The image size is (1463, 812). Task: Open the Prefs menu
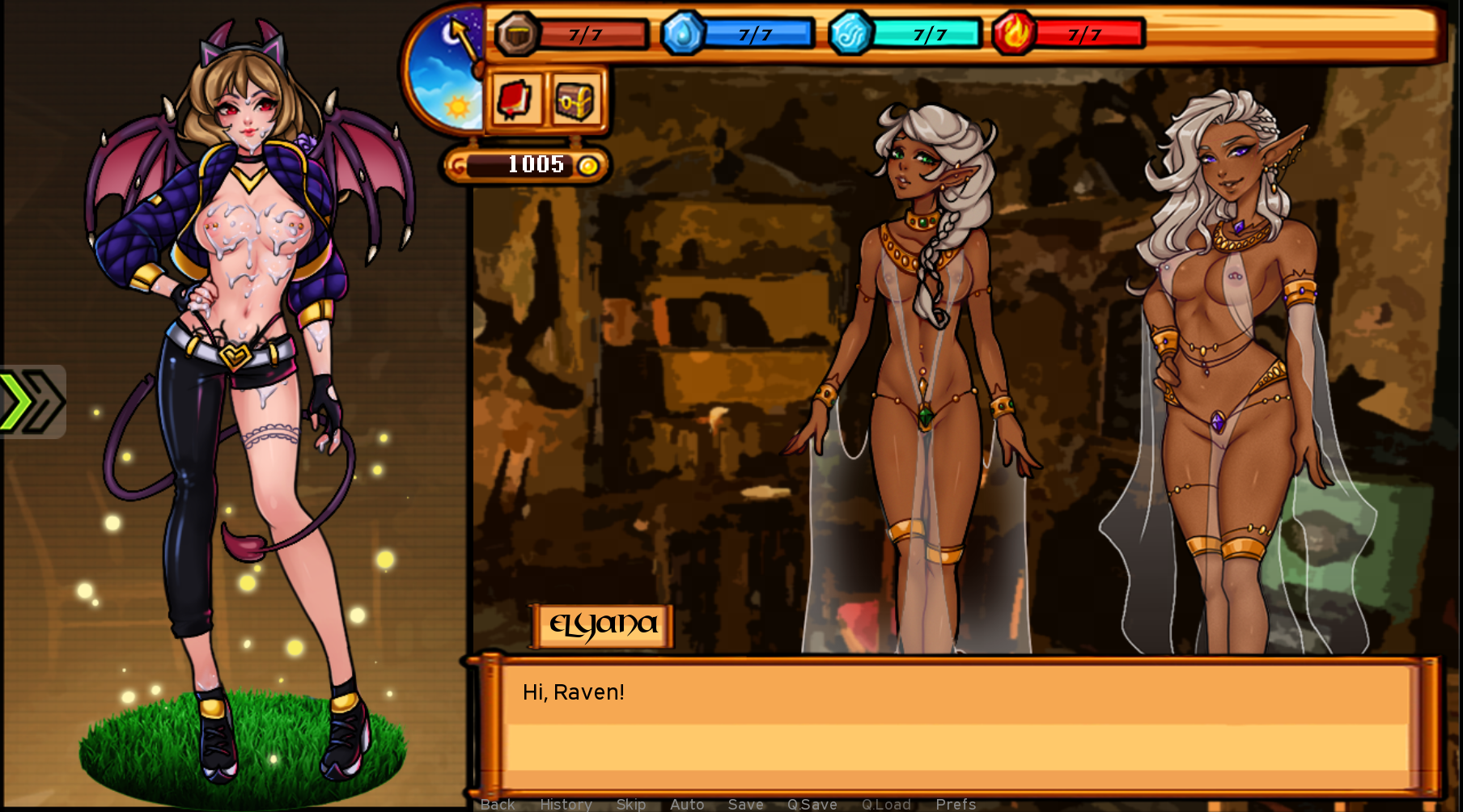coord(956,803)
